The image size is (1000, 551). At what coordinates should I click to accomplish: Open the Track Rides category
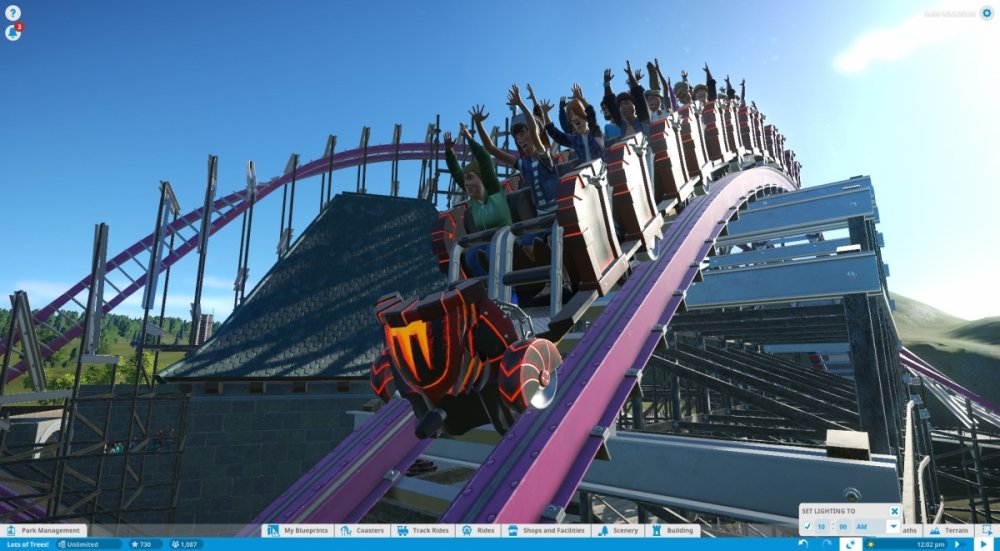coord(426,531)
